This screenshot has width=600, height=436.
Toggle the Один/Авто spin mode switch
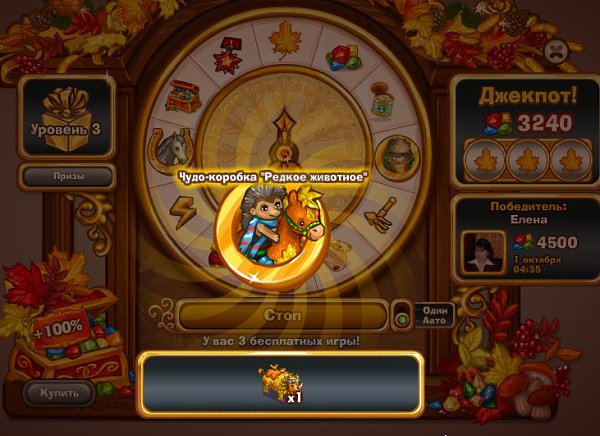pyautogui.click(x=403, y=315)
